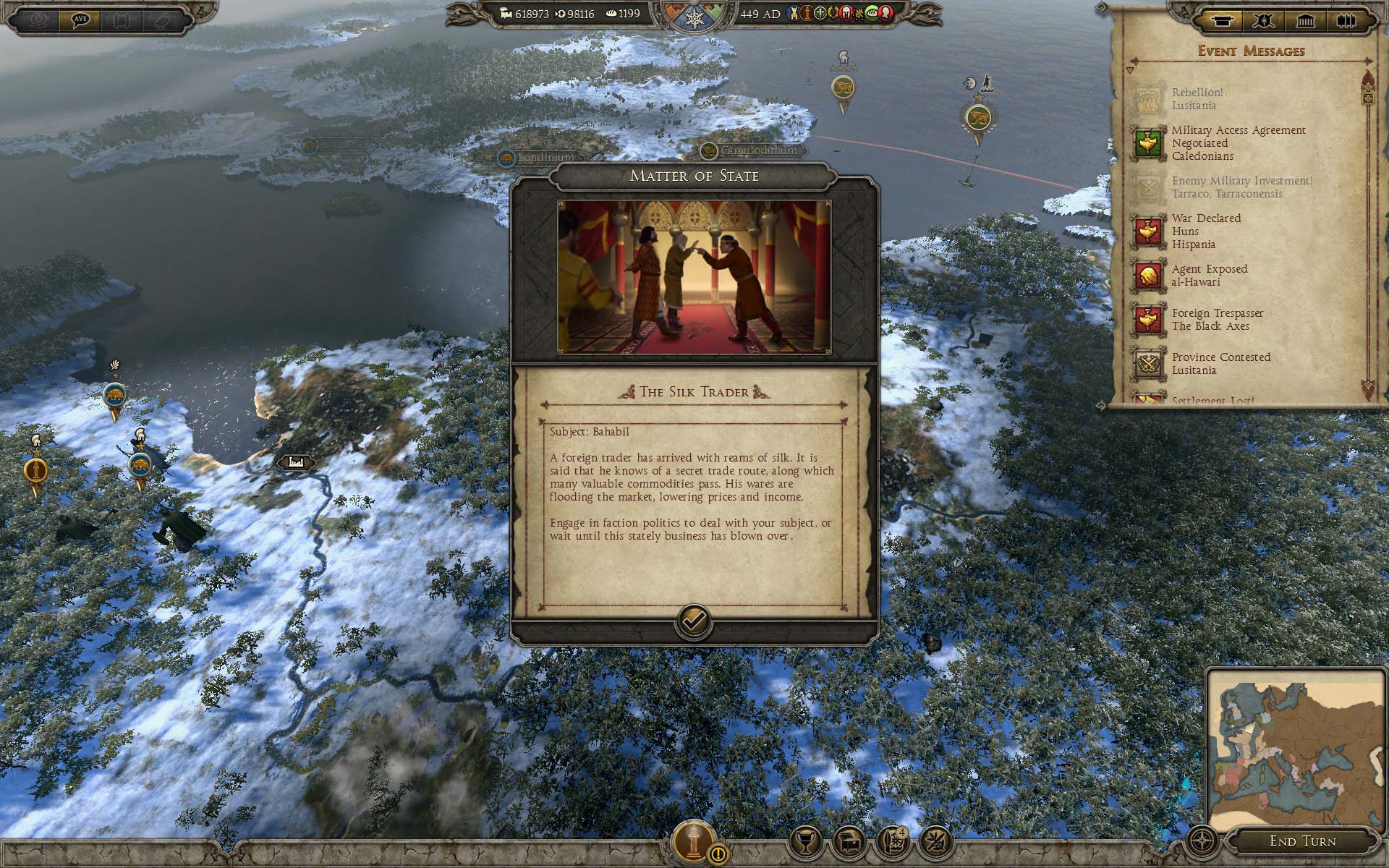Confirm the Silk Trader matter of state

[693, 621]
